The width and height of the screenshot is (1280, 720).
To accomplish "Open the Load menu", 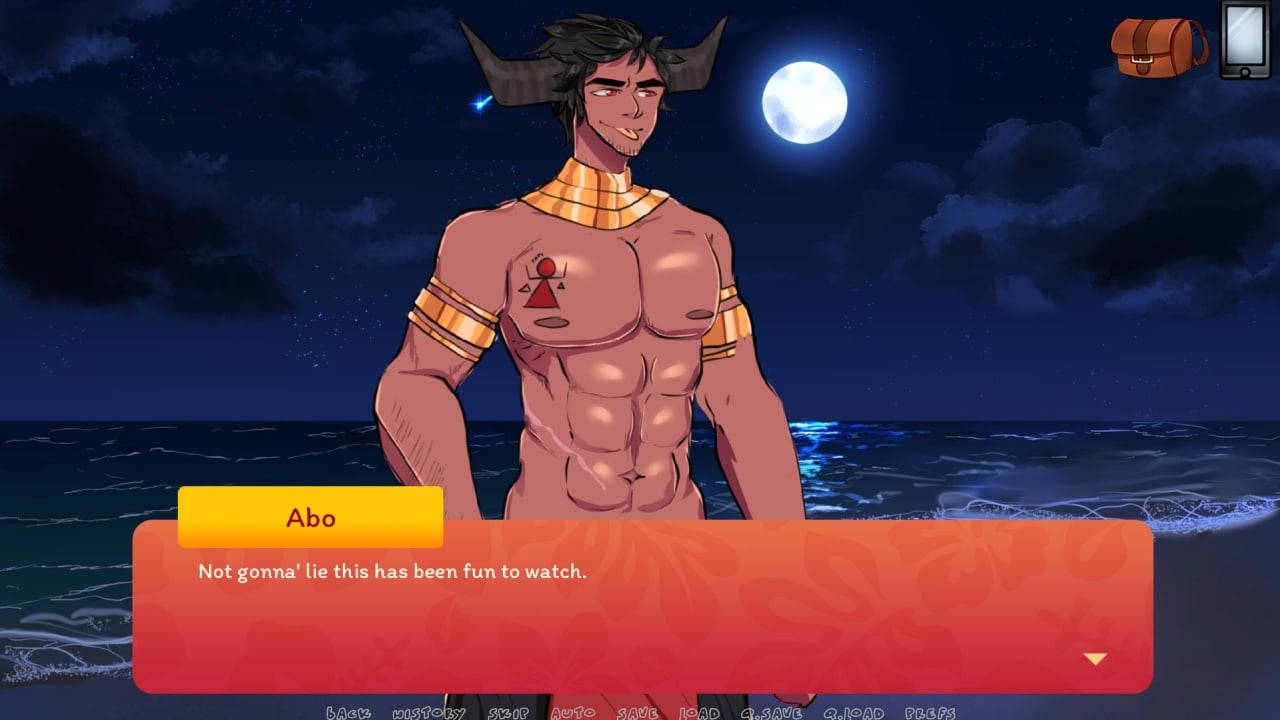I will 699,713.
